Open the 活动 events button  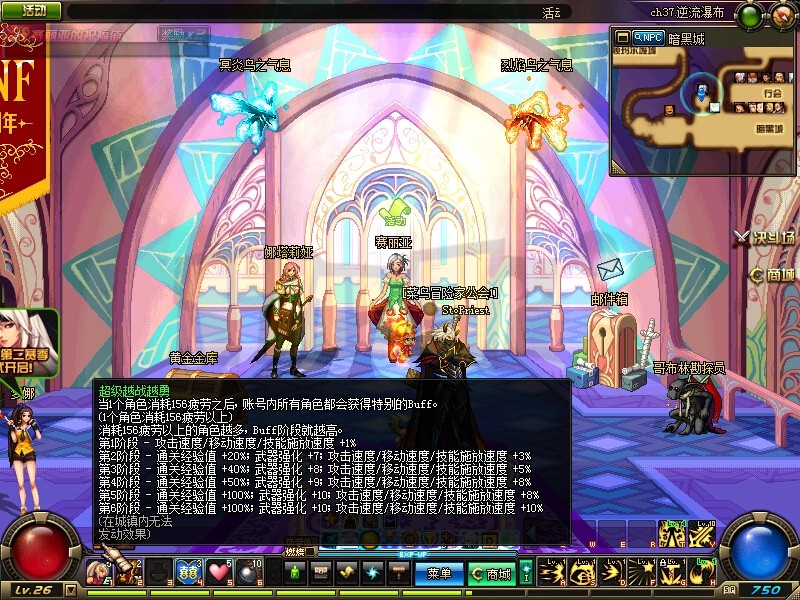pyautogui.click(x=31, y=11)
